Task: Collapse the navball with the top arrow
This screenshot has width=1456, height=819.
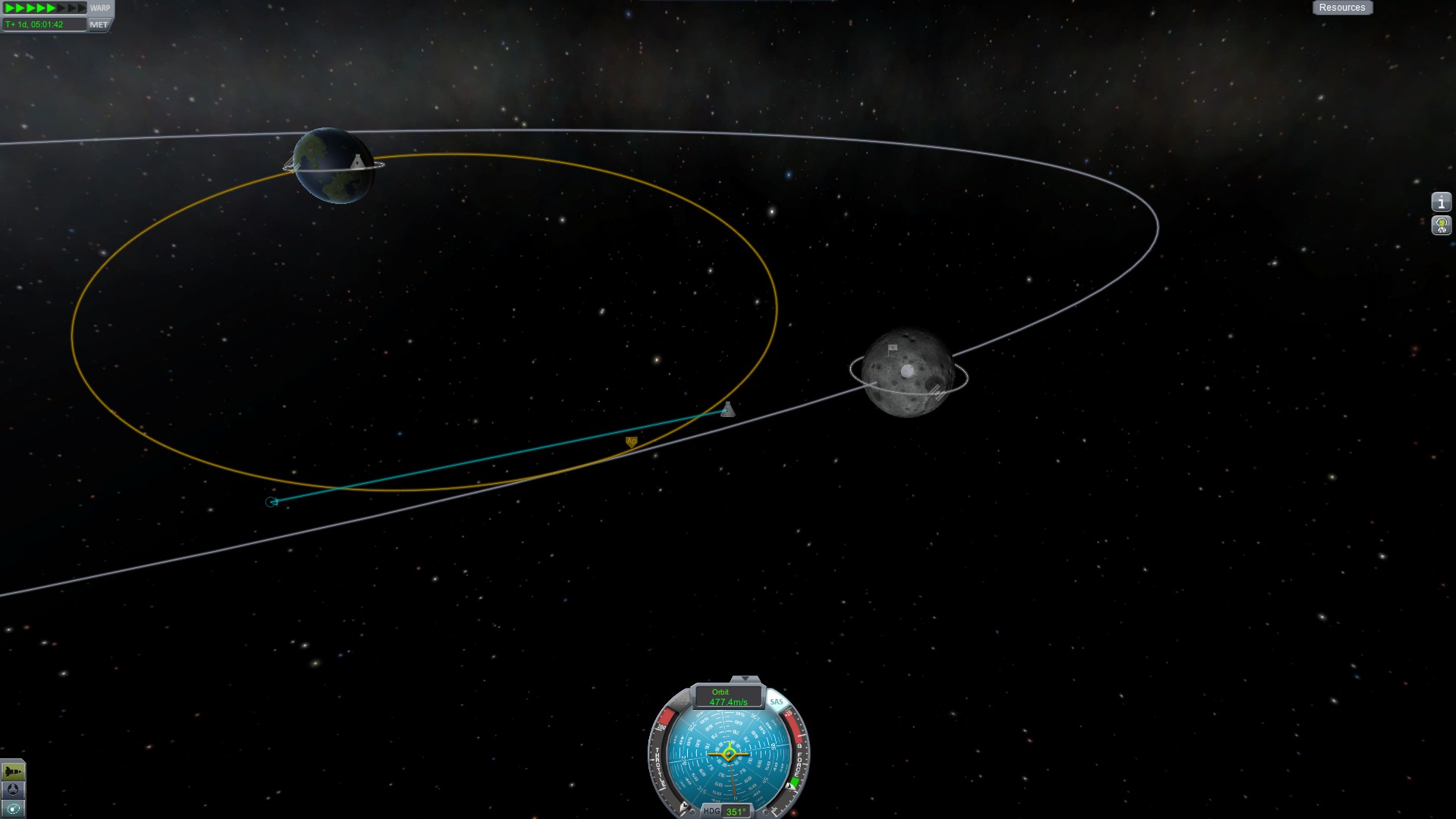Action: coord(745,679)
